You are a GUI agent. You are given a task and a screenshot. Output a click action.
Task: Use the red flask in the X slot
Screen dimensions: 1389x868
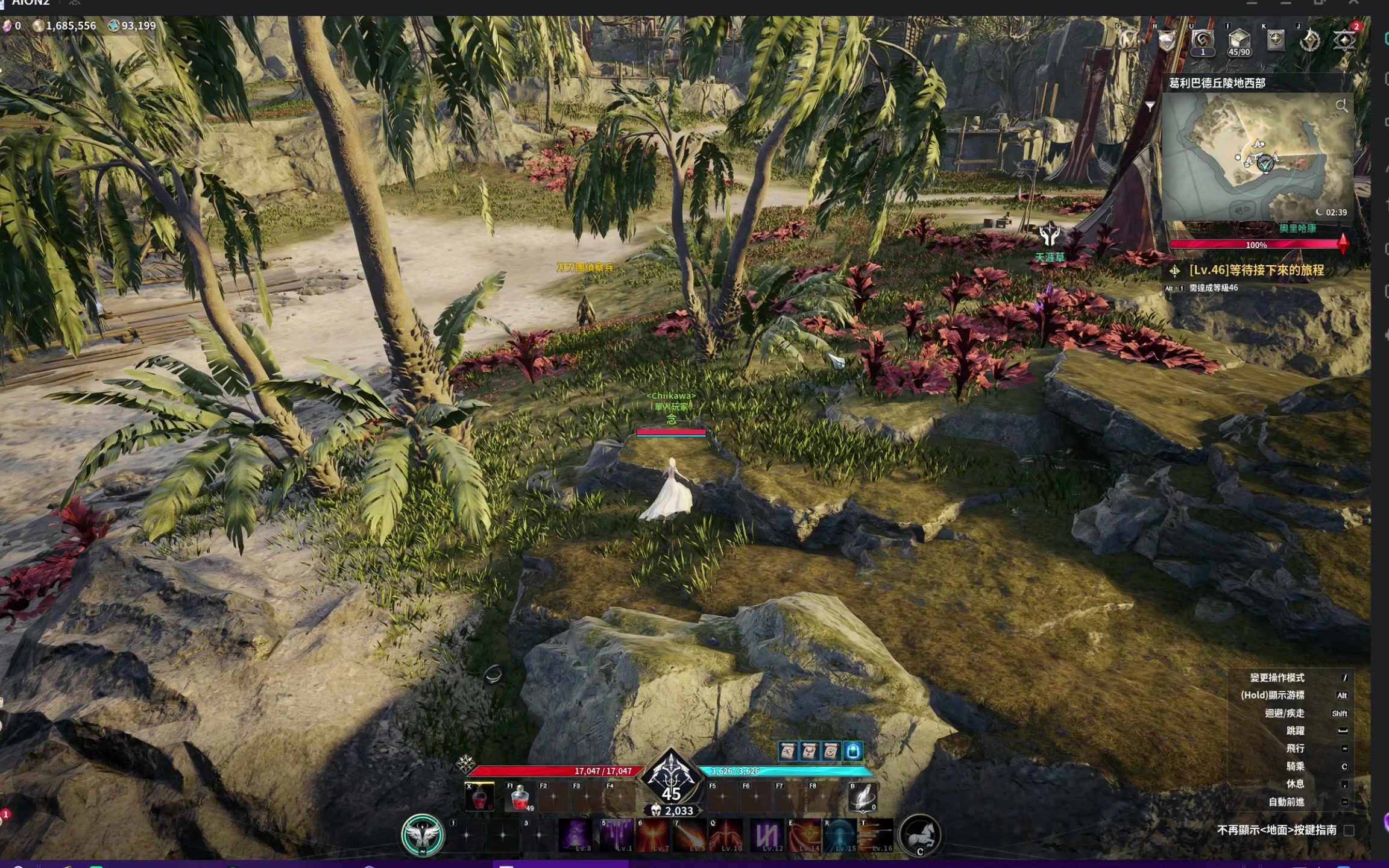(x=479, y=797)
